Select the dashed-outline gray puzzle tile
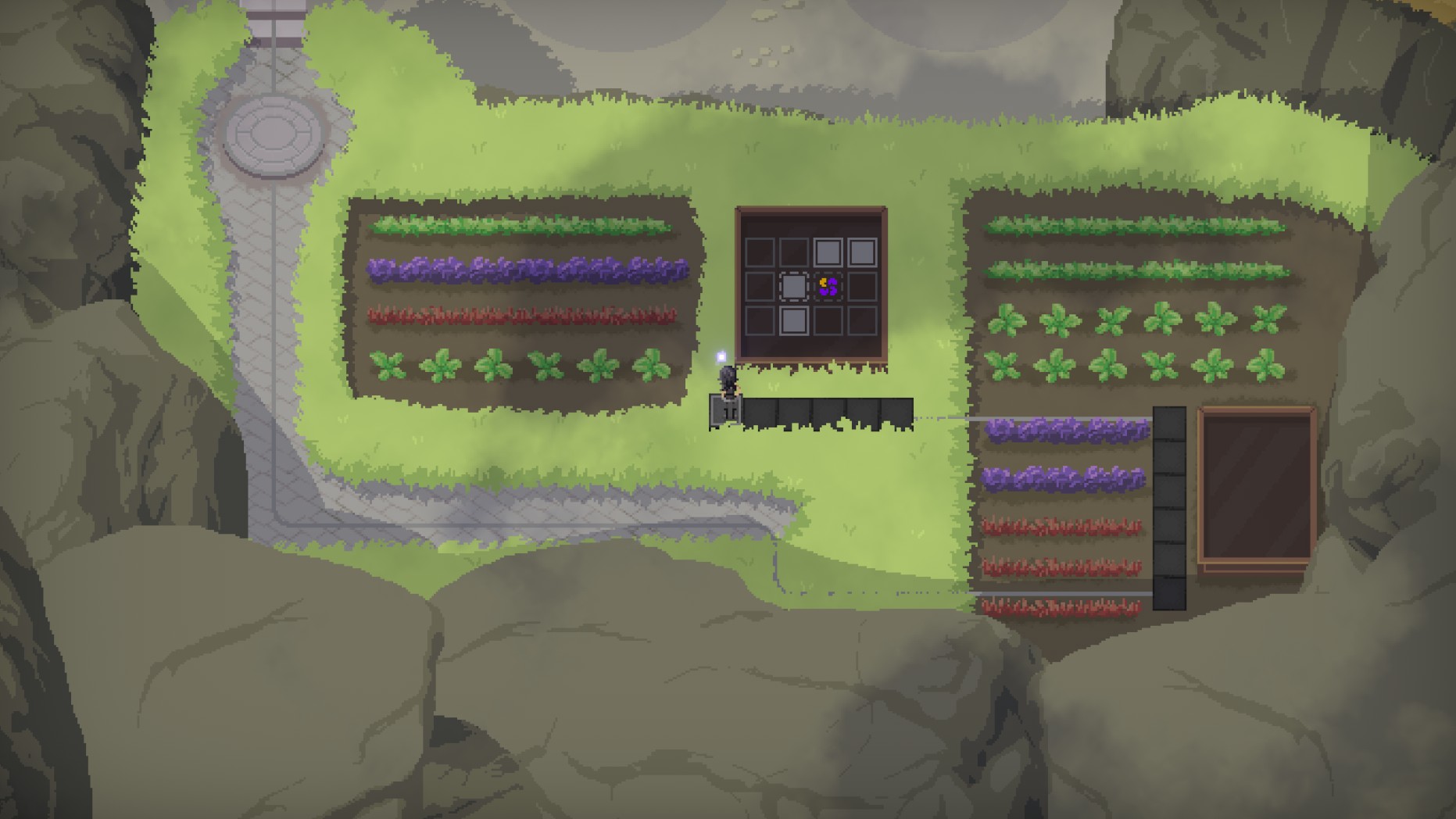1456x819 pixels. 793,287
